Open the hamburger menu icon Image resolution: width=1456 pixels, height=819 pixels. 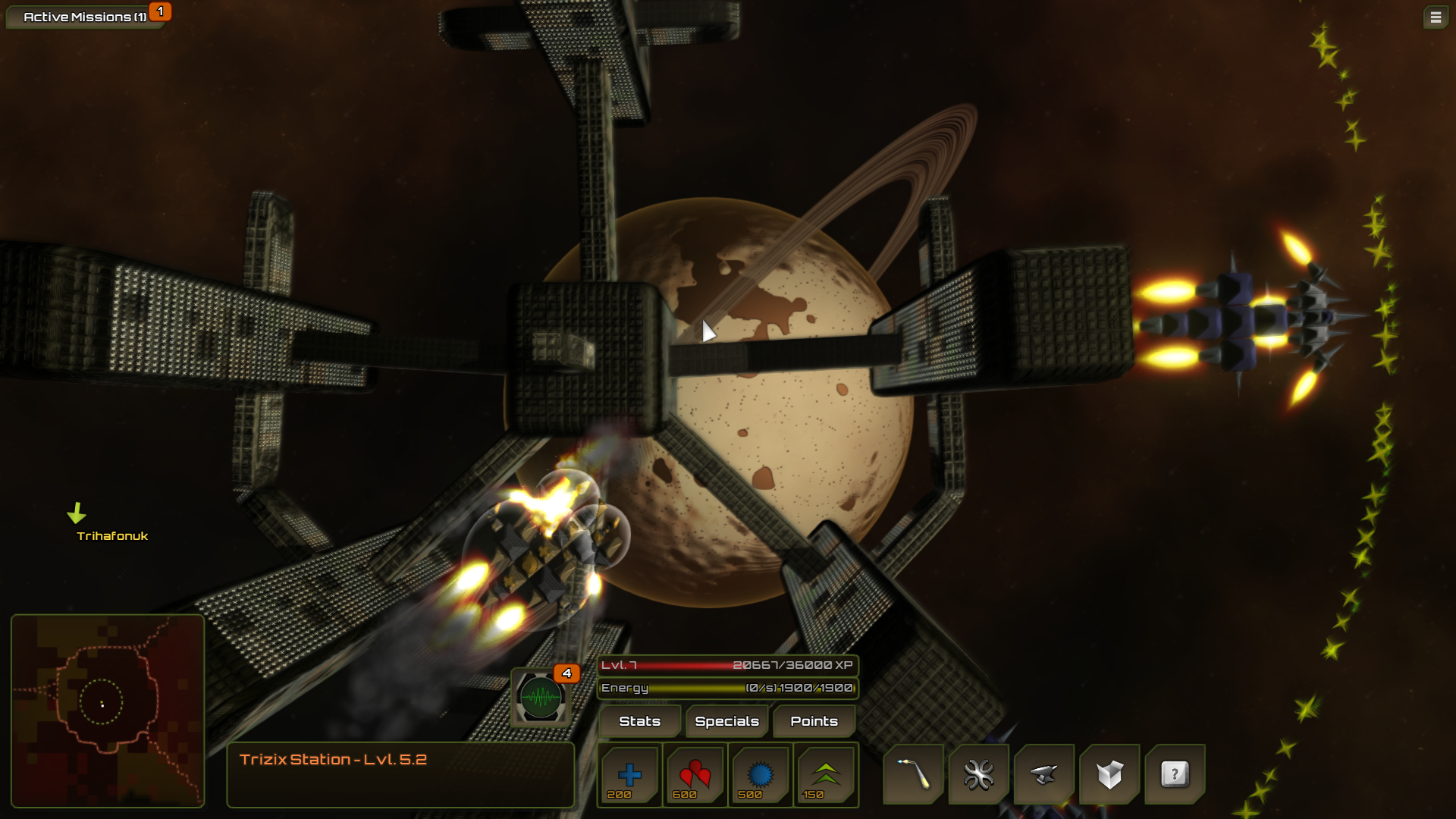[1435, 17]
